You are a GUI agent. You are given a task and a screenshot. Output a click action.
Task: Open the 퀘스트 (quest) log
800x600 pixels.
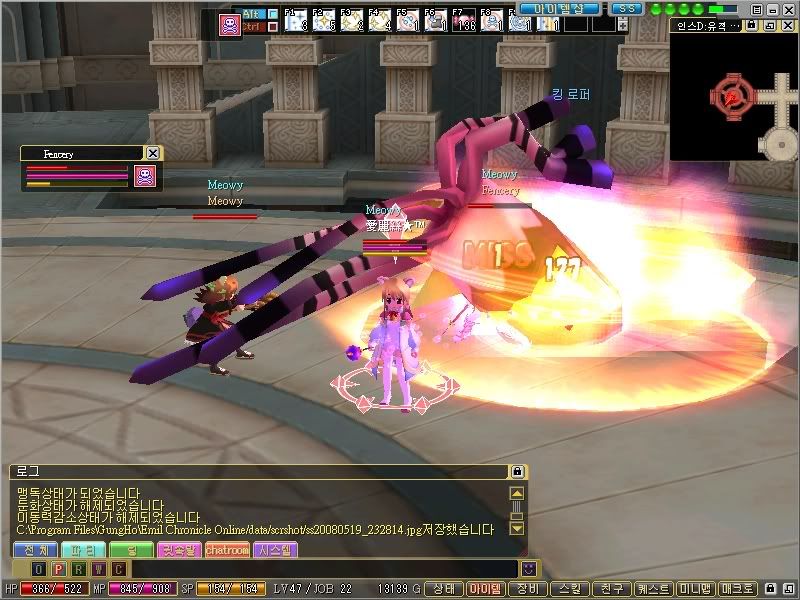pos(654,589)
